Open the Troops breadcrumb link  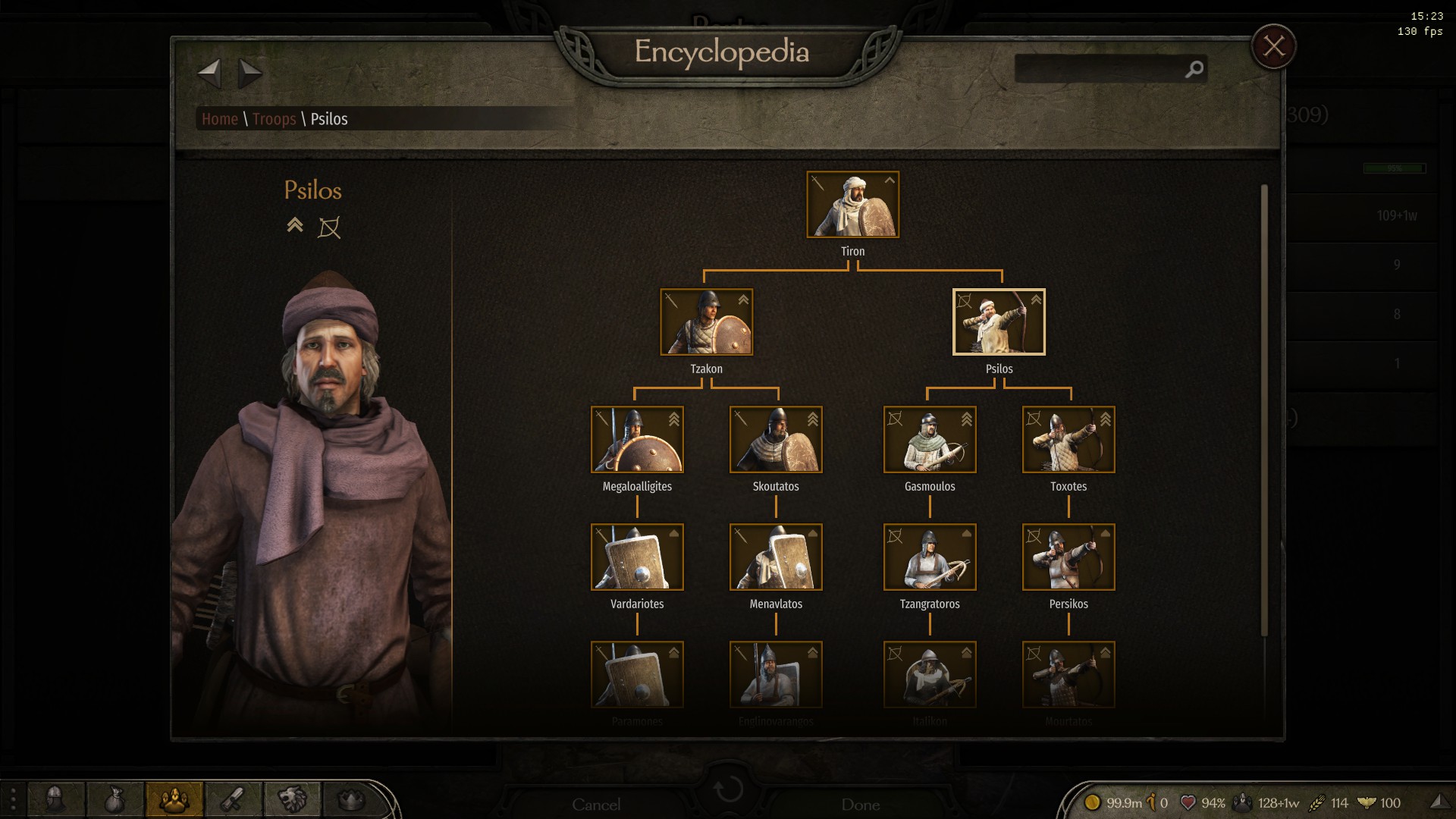[x=274, y=119]
